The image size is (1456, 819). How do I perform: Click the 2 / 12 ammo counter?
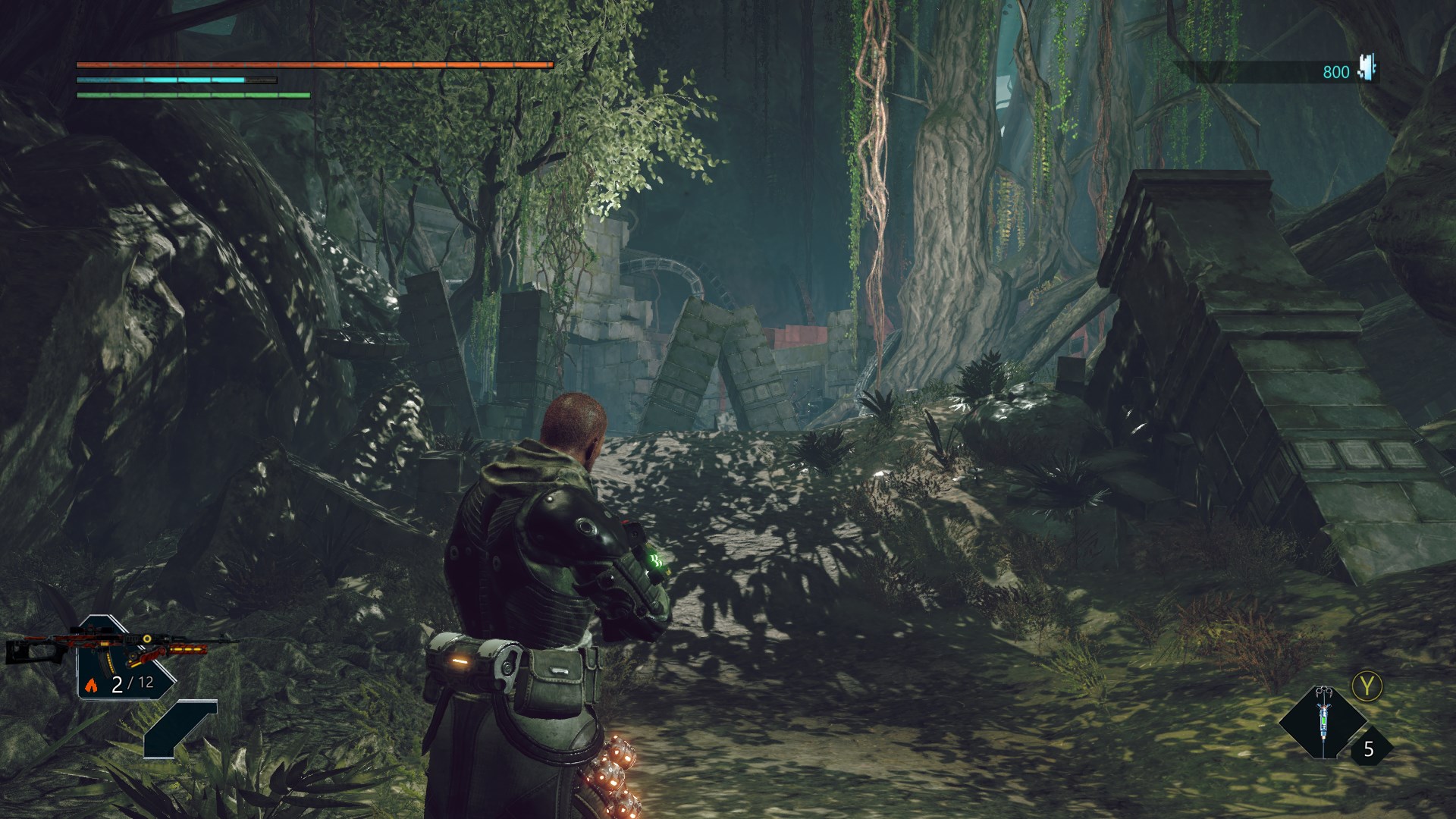point(133,684)
